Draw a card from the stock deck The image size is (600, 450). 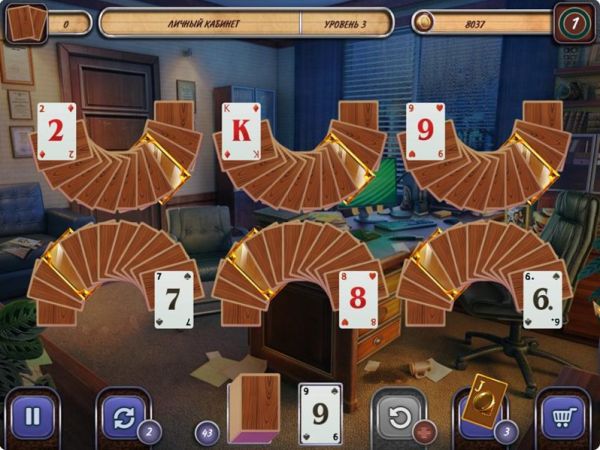pyautogui.click(x=254, y=408)
